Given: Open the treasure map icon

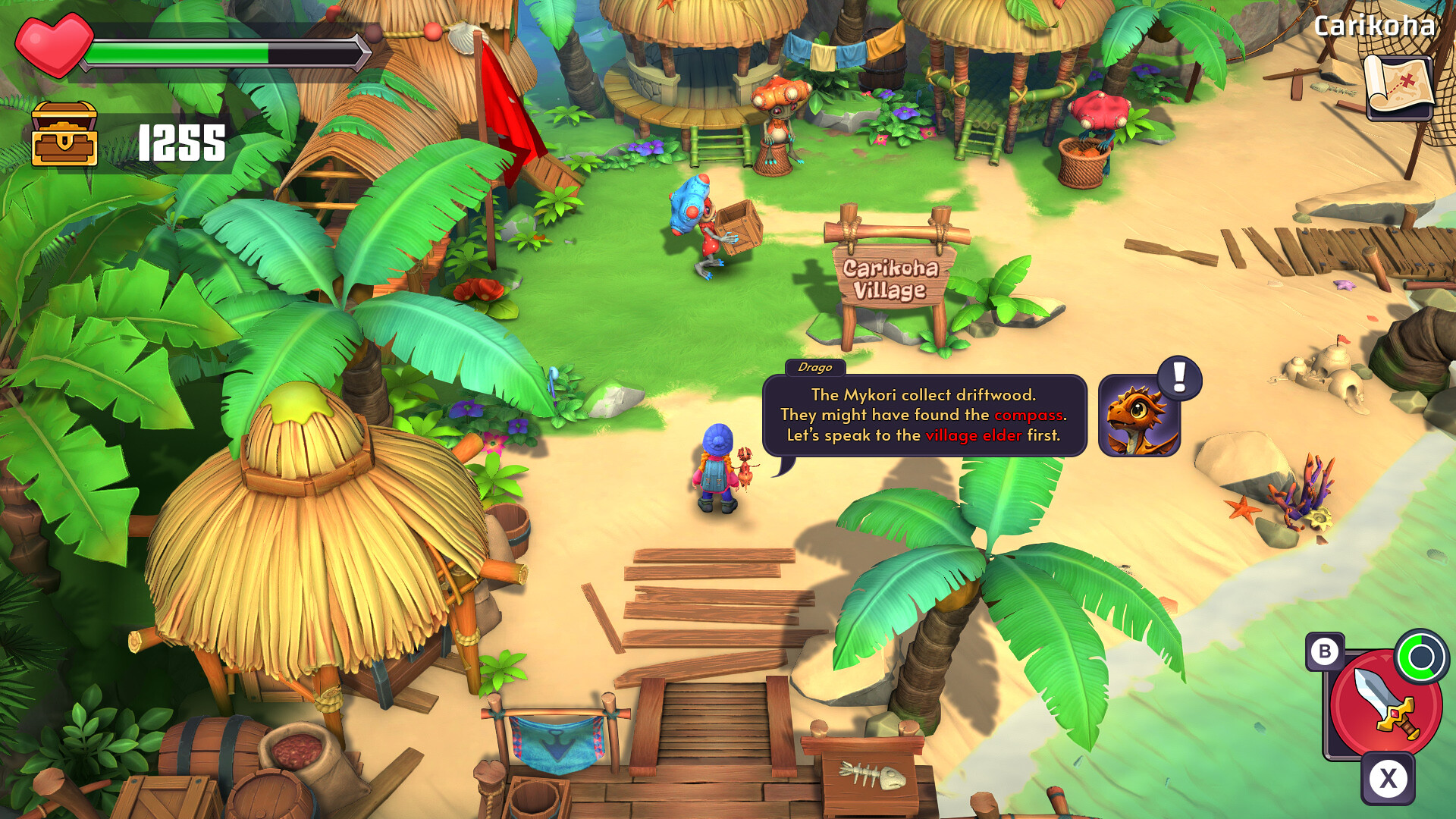Looking at the screenshot, I should coord(1399,86).
